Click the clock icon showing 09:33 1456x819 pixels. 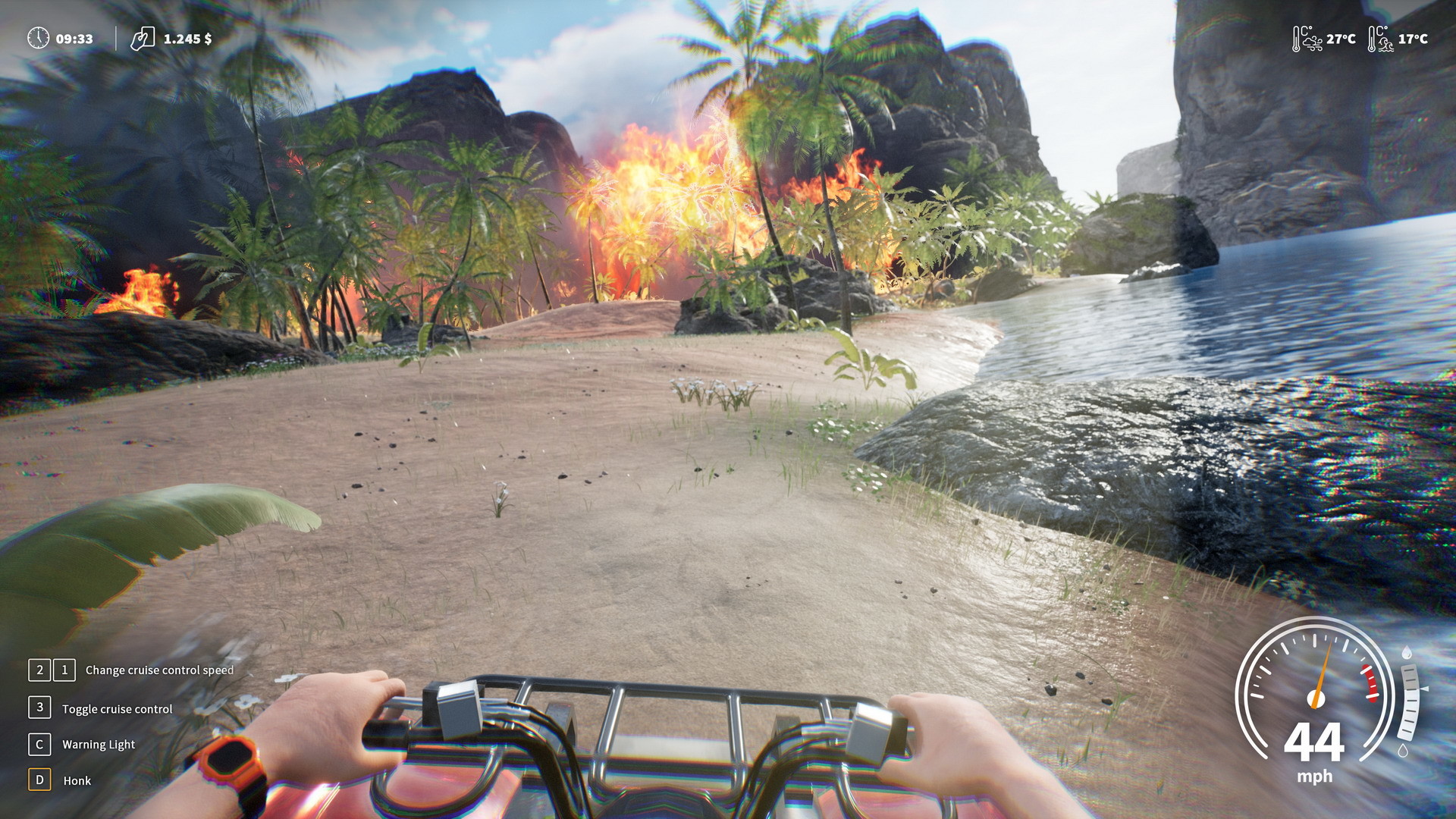(x=36, y=36)
